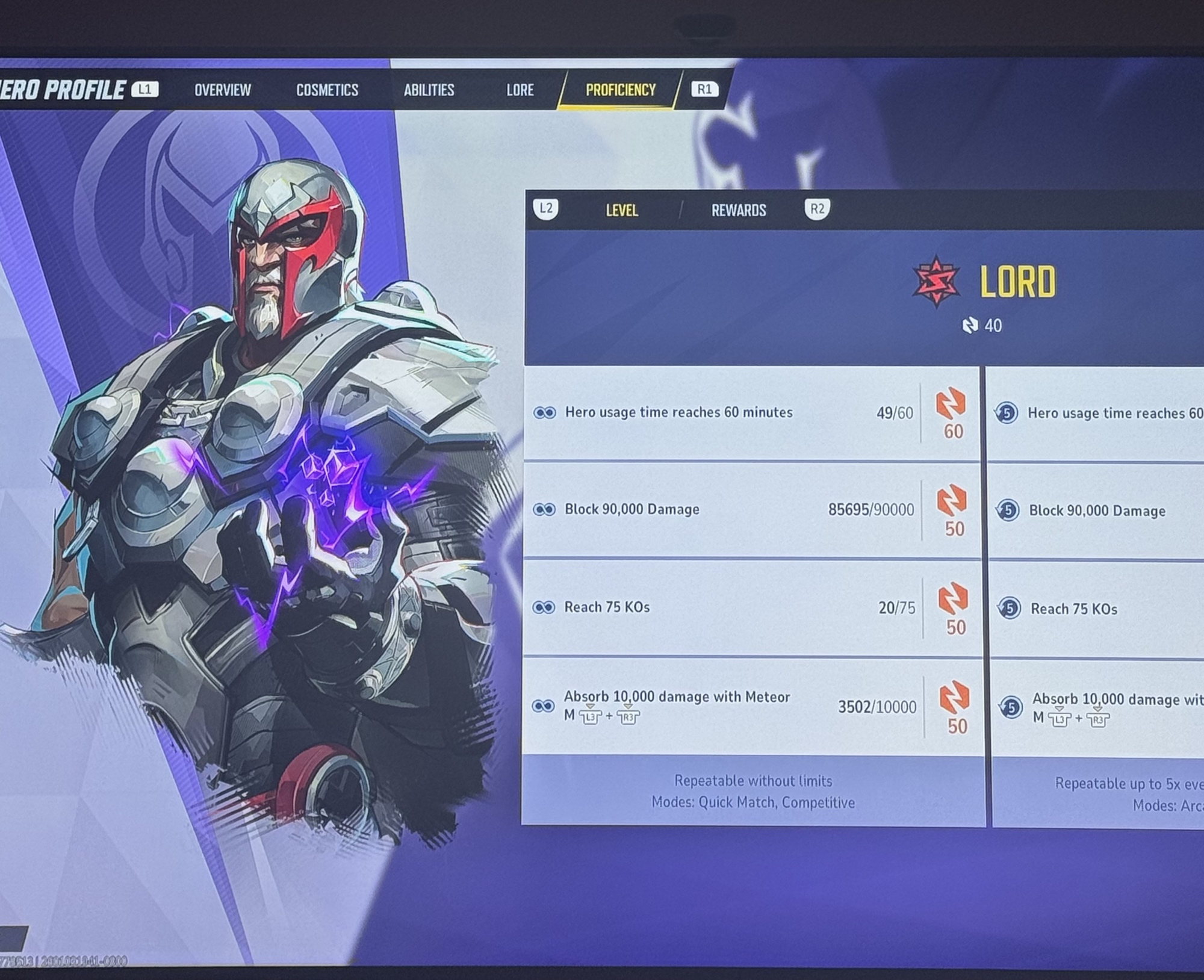
Task: Choose the 85695/90000 Block Damage mission
Action: pyautogui.click(x=722, y=510)
